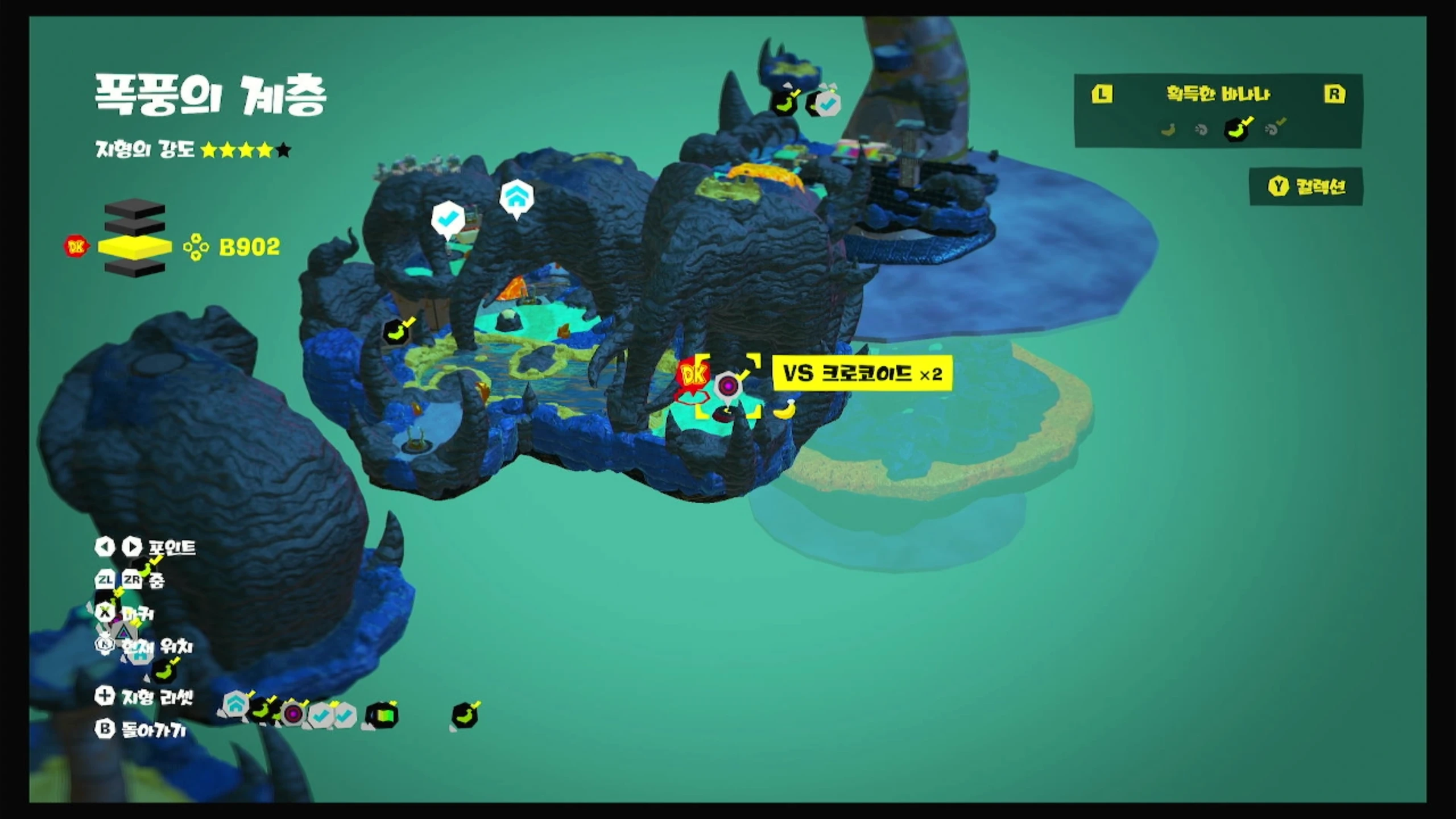Screen dimensions: 1456x819
Task: Select the VS 크로코이드 battle marker
Action: click(x=728, y=387)
